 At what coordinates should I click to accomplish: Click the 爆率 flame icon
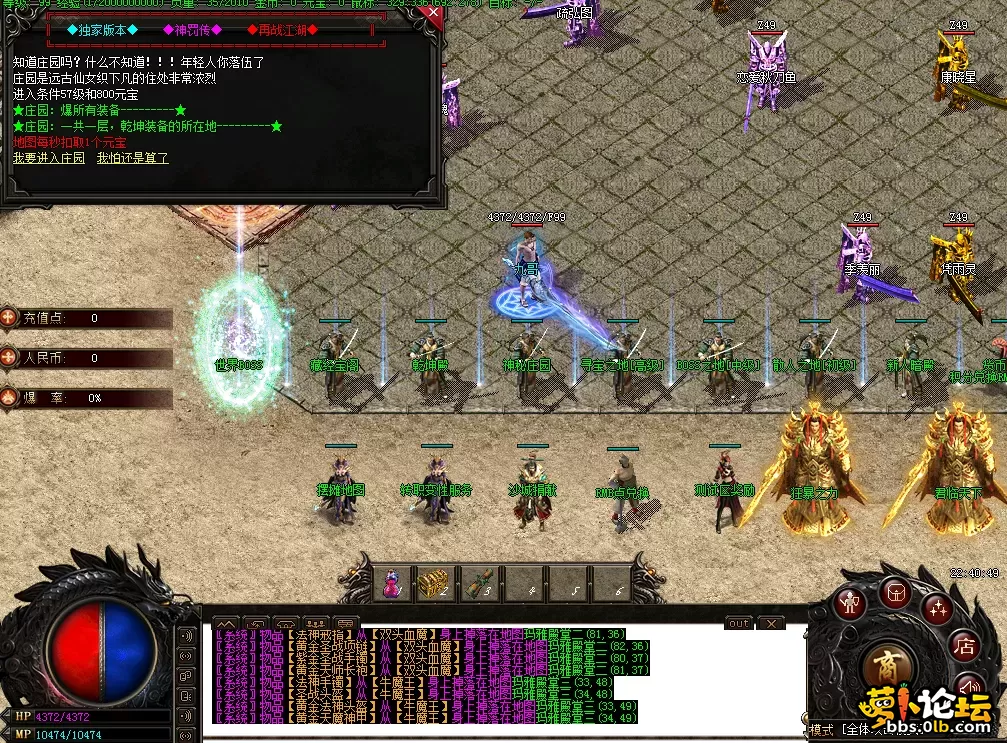(x=9, y=397)
